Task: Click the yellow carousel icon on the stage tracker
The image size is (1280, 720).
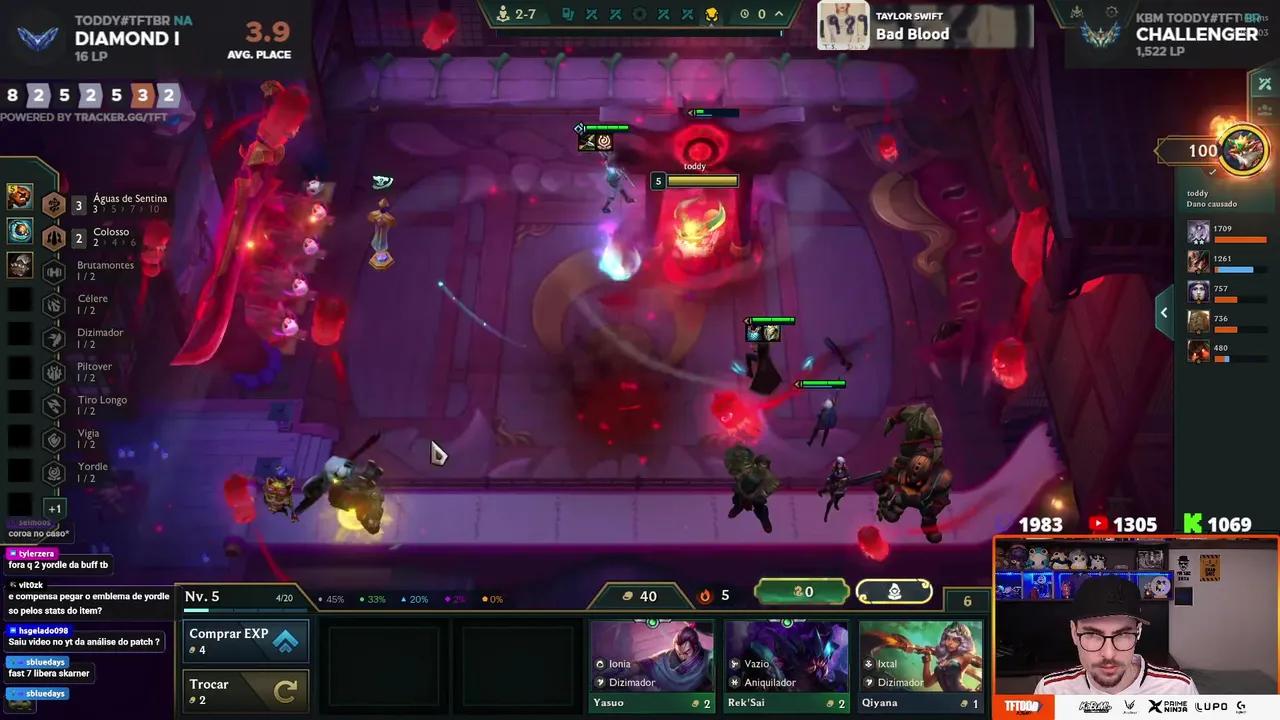Action: (713, 14)
